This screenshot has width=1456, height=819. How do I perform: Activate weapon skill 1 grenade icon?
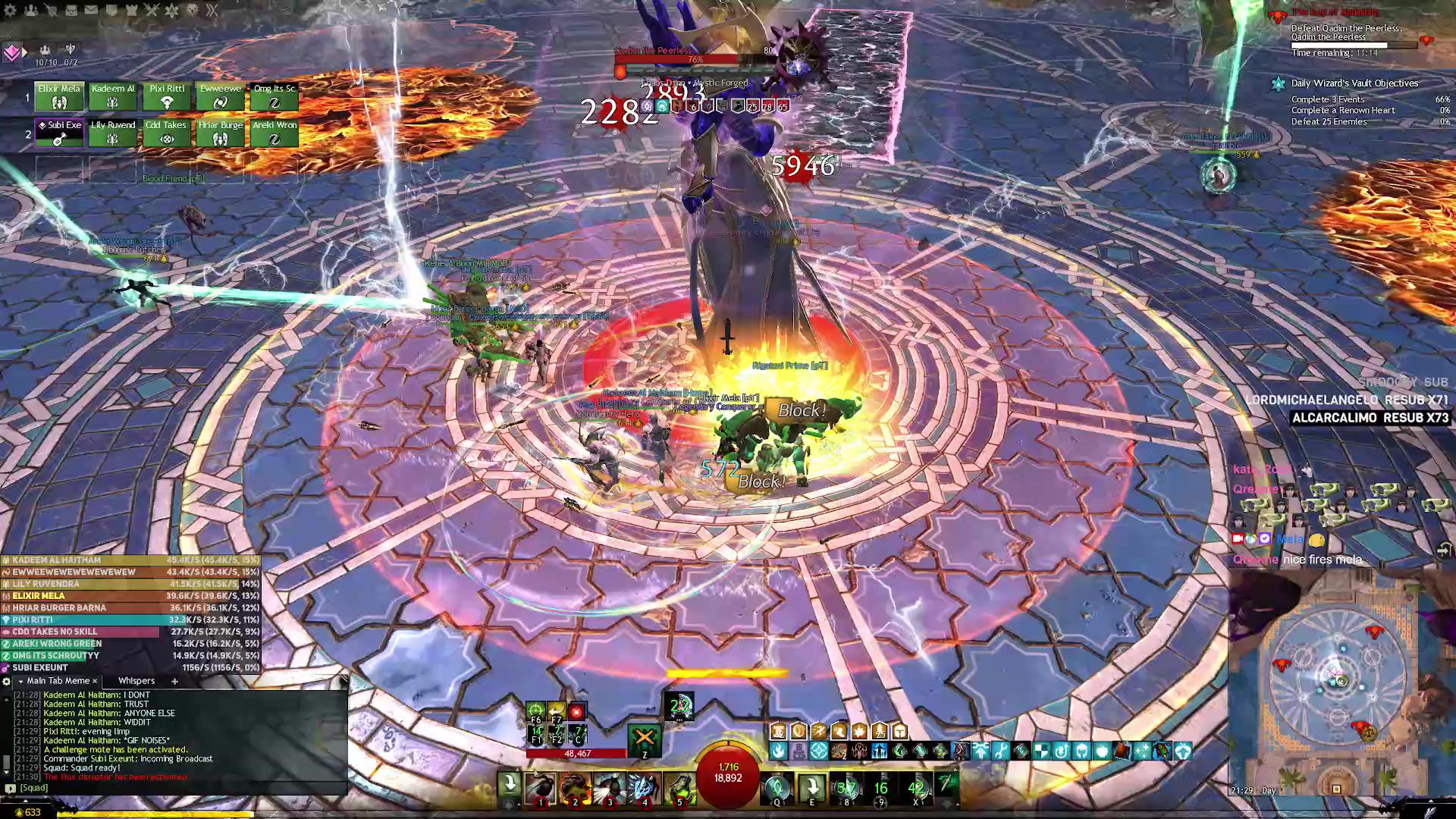(x=541, y=788)
